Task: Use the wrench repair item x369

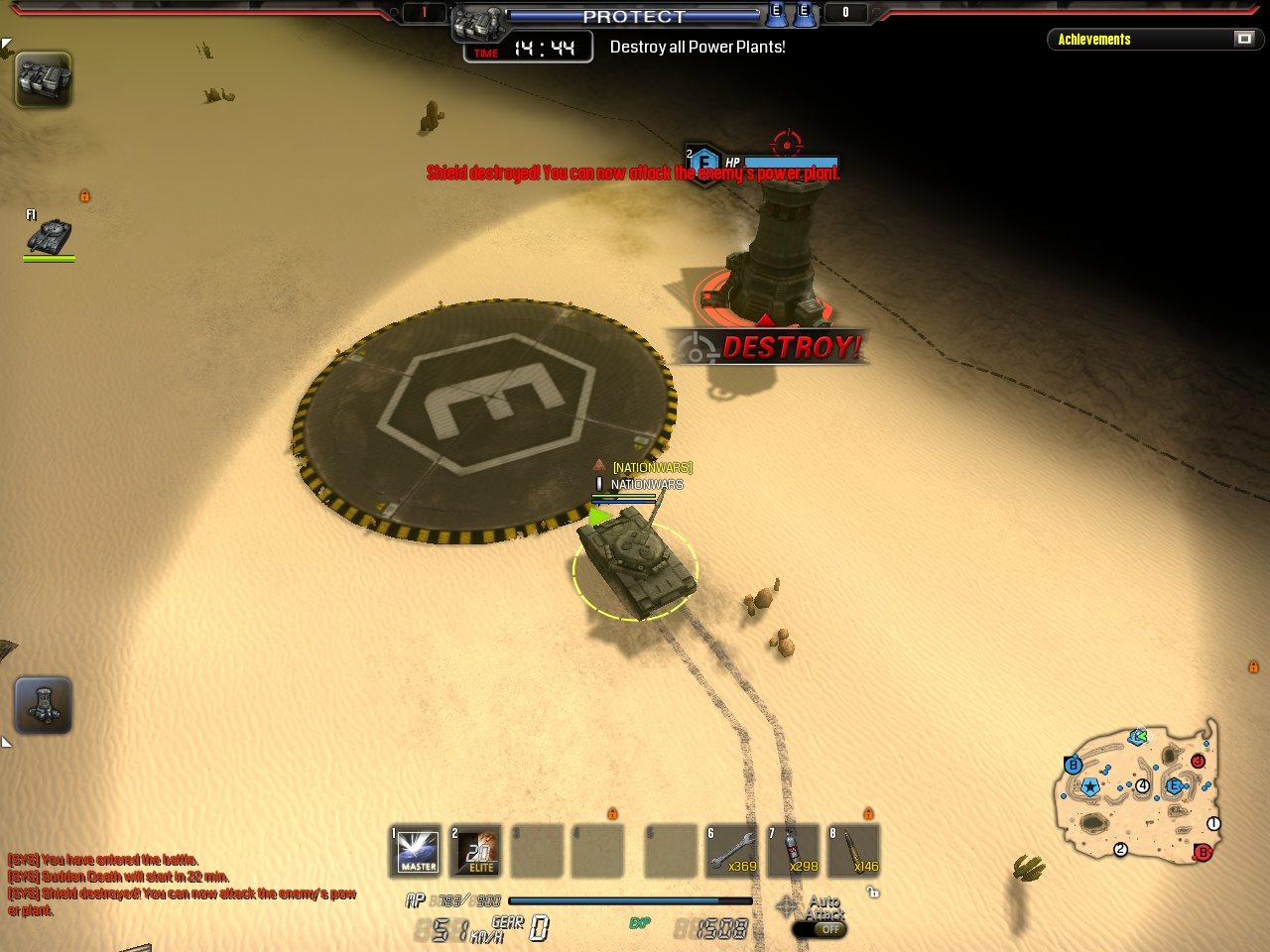Action: click(732, 851)
